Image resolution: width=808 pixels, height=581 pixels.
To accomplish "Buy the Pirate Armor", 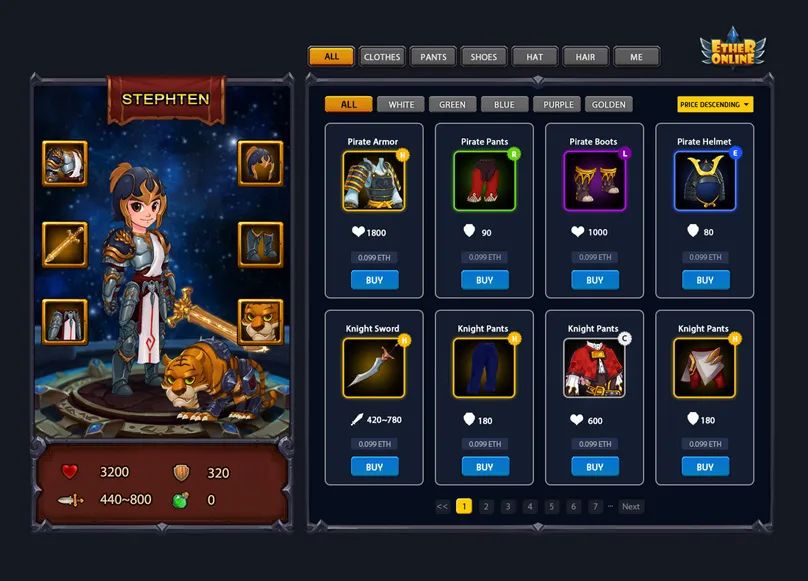I will click(374, 280).
